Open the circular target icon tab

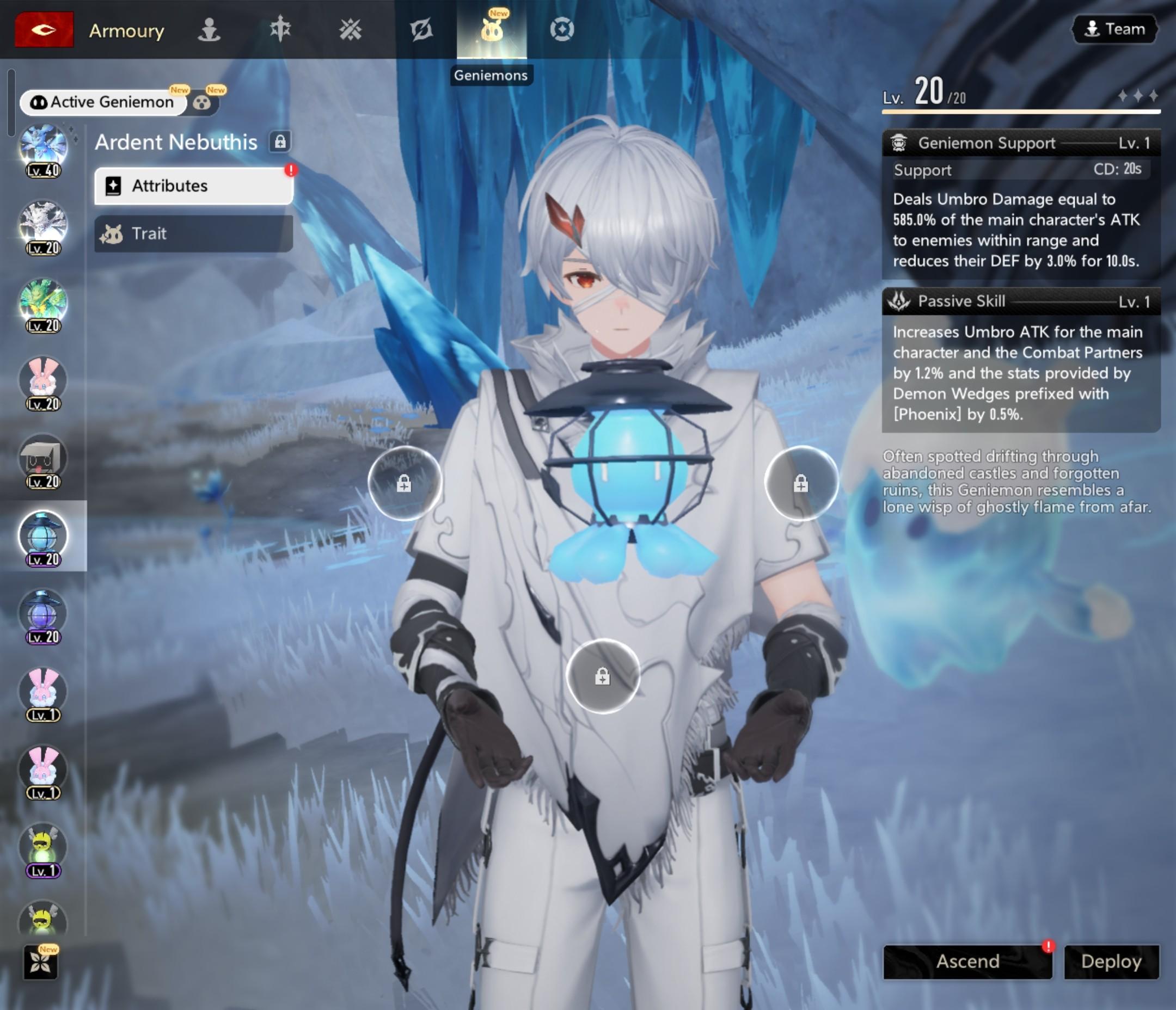click(562, 29)
